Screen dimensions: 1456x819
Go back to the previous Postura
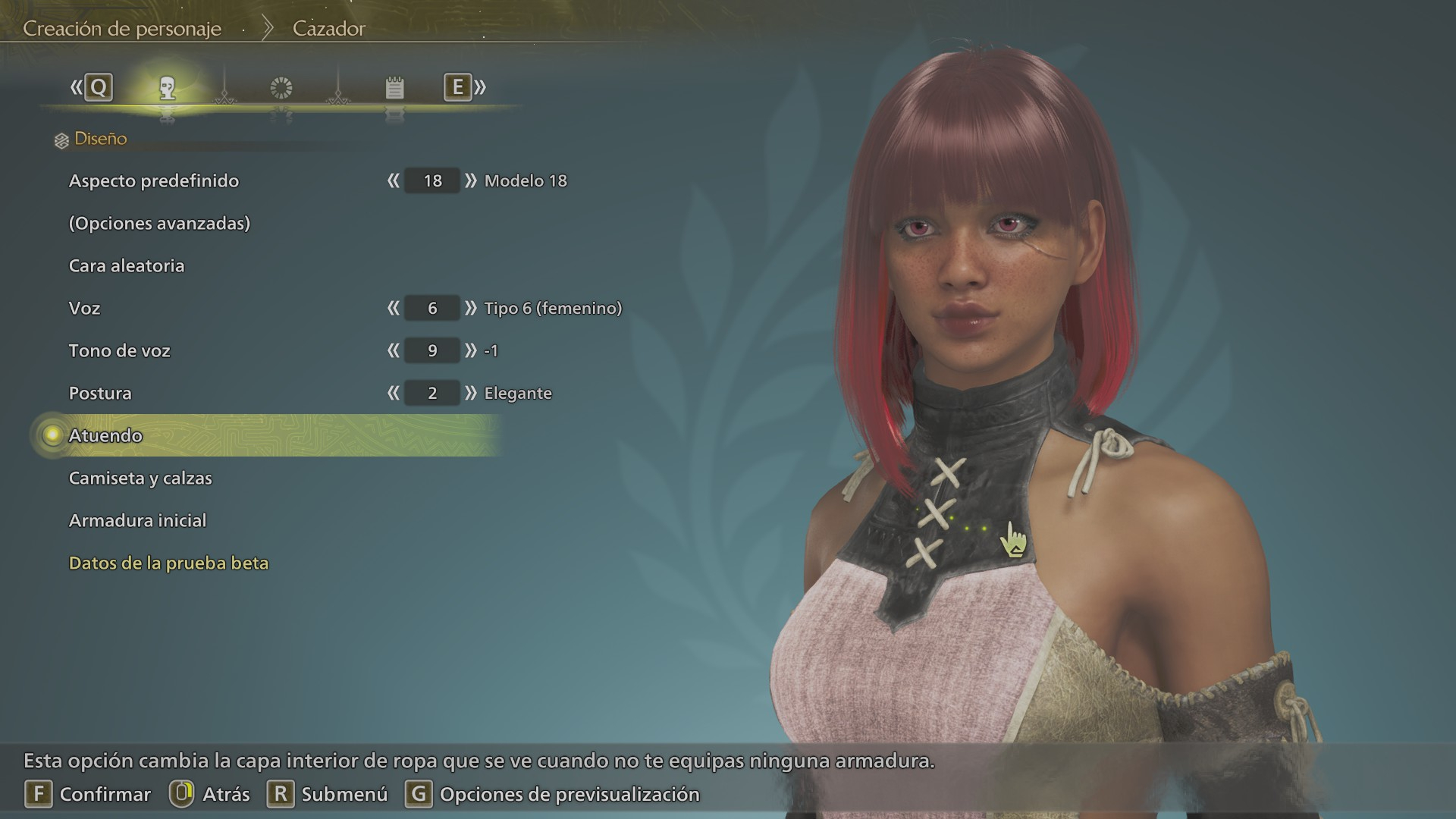click(393, 393)
